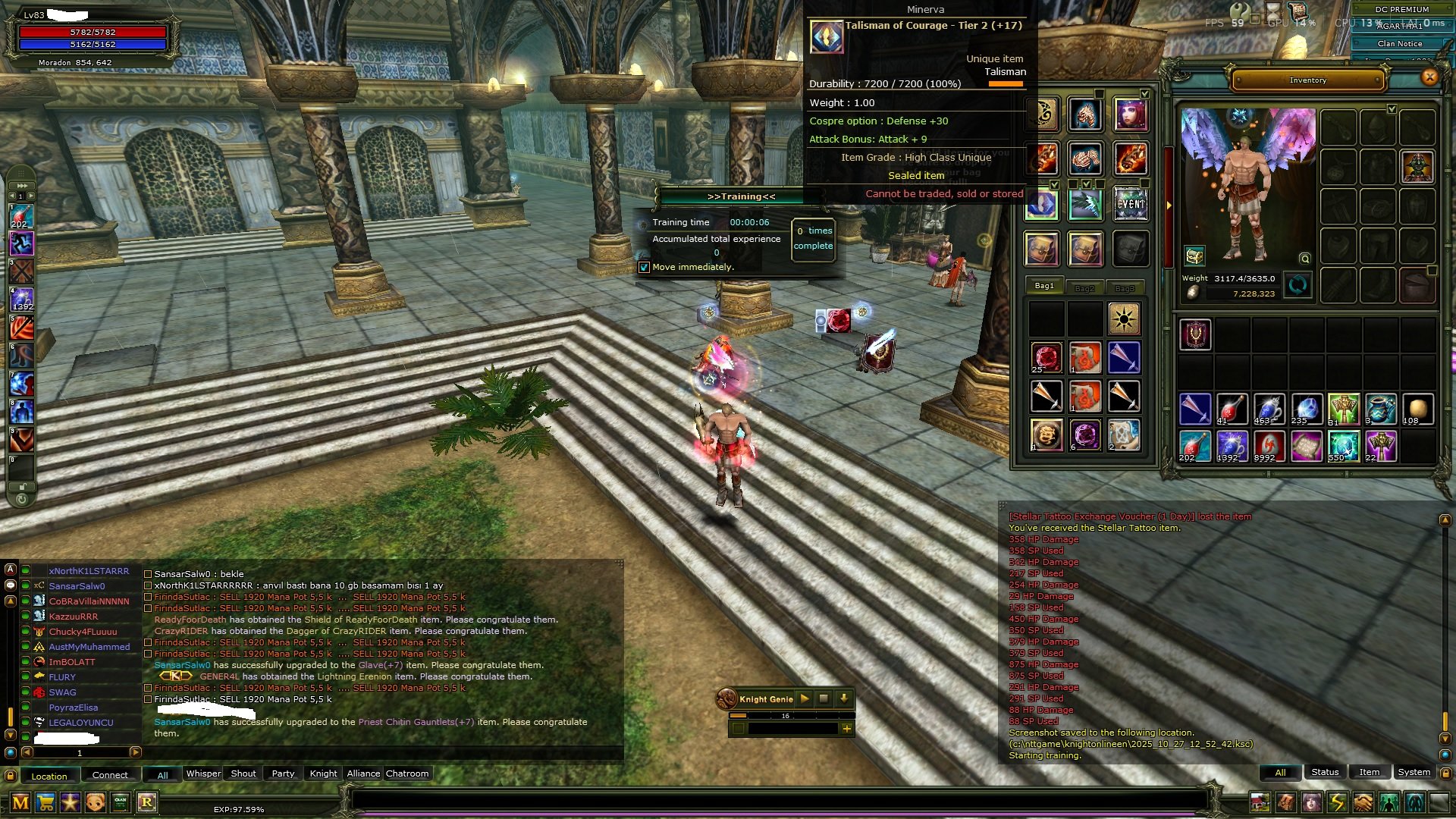
Task: Select SansarSalw0 in the player list
Action: 77,586
